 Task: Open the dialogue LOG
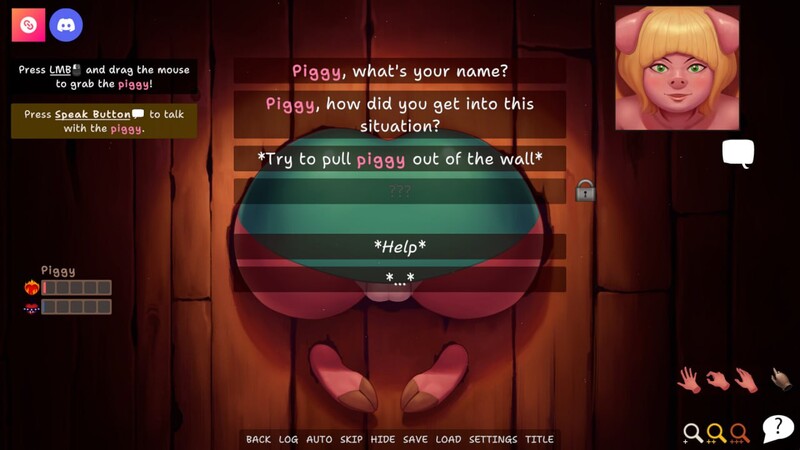pos(288,439)
